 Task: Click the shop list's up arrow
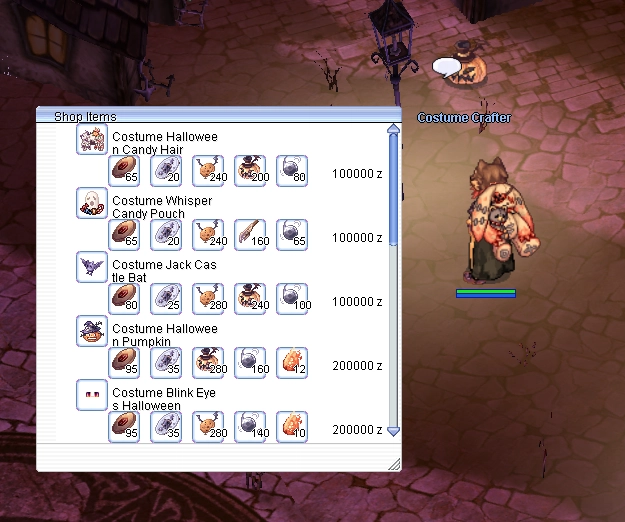click(393, 128)
